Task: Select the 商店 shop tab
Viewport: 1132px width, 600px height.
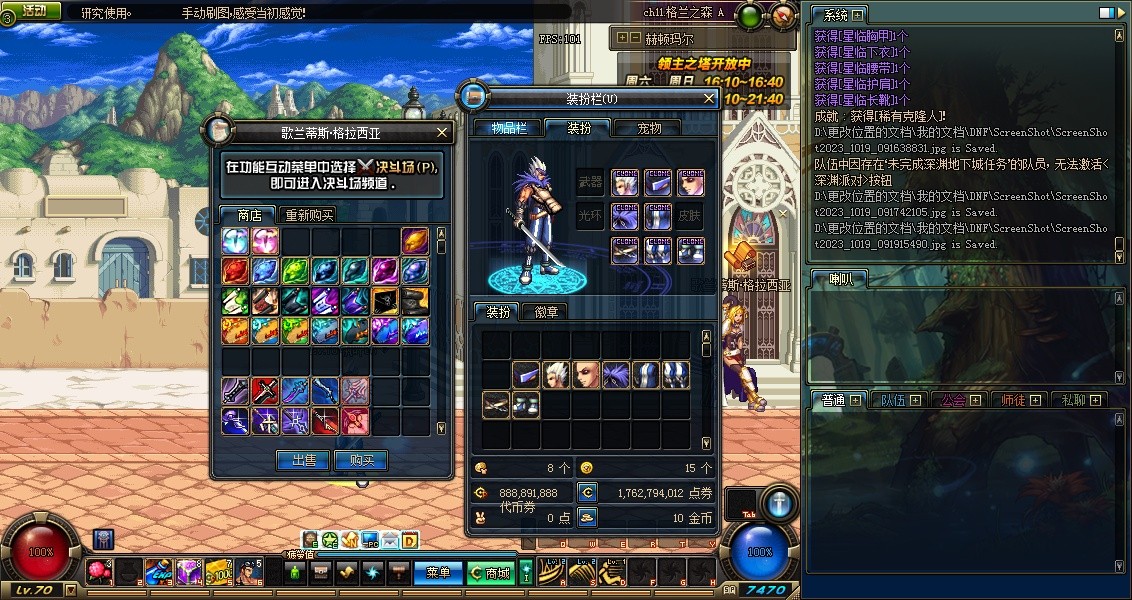Action: click(x=249, y=215)
